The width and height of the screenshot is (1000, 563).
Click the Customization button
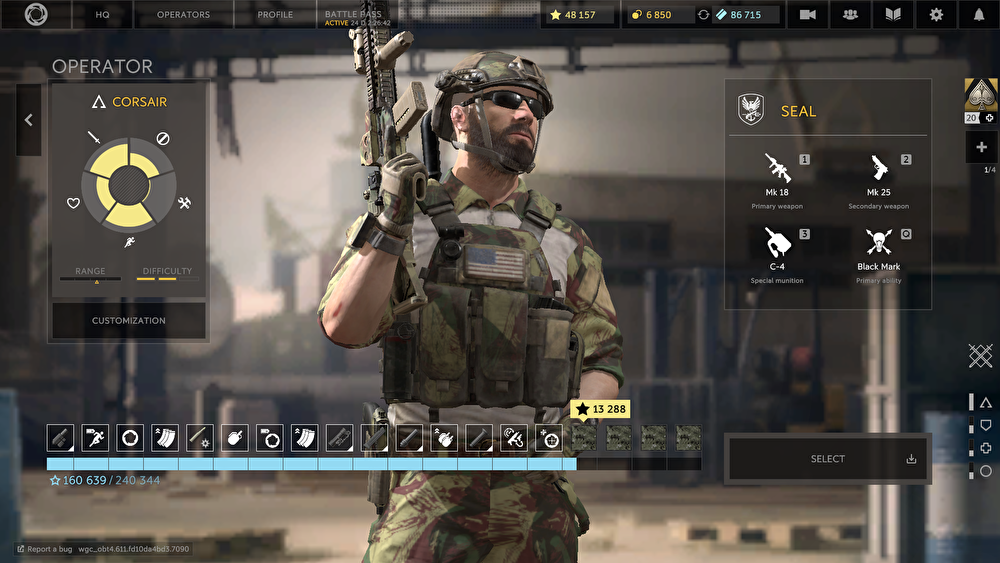click(x=129, y=321)
